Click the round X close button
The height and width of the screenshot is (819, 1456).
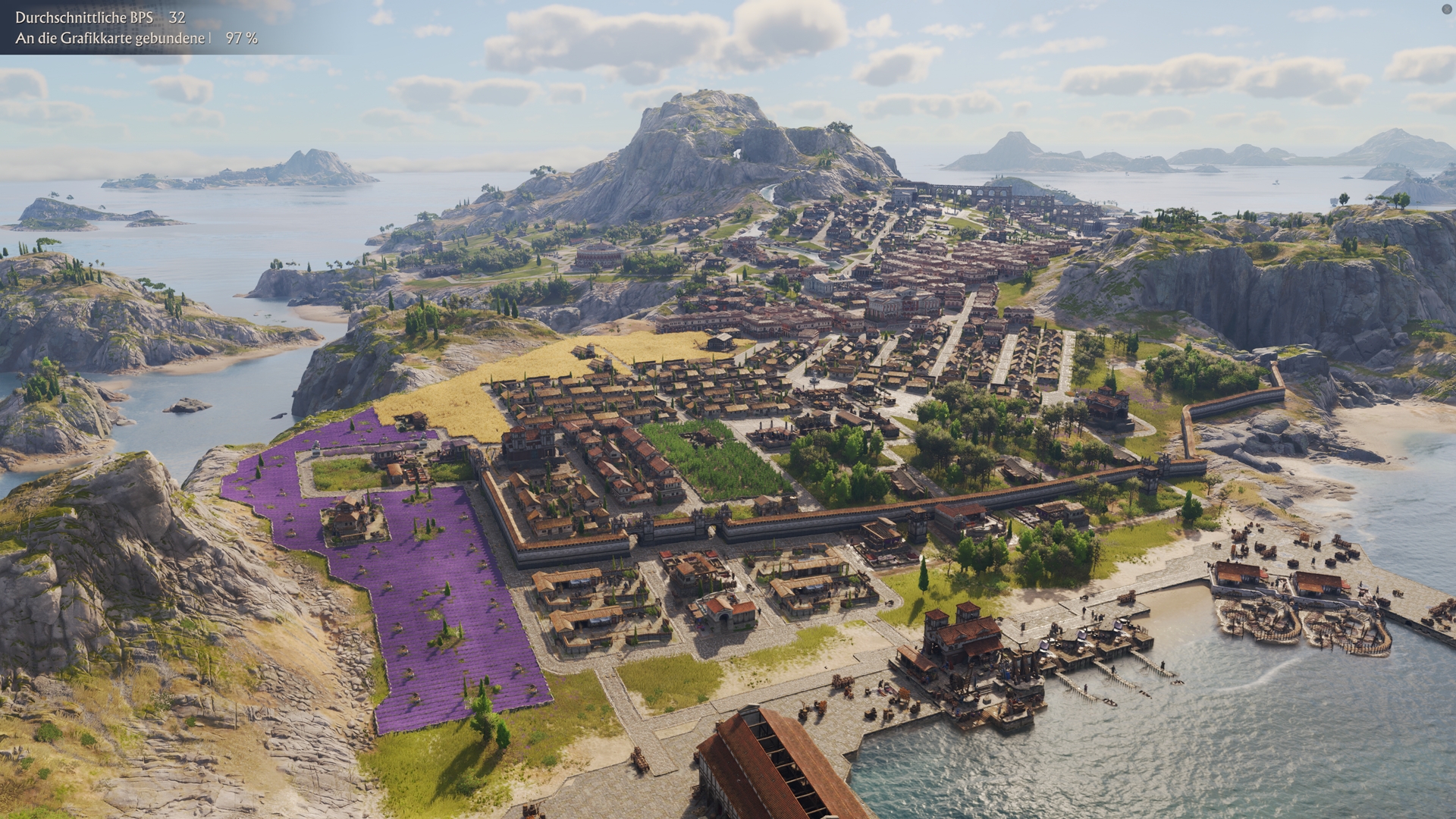pyautogui.click(x=1446, y=9)
